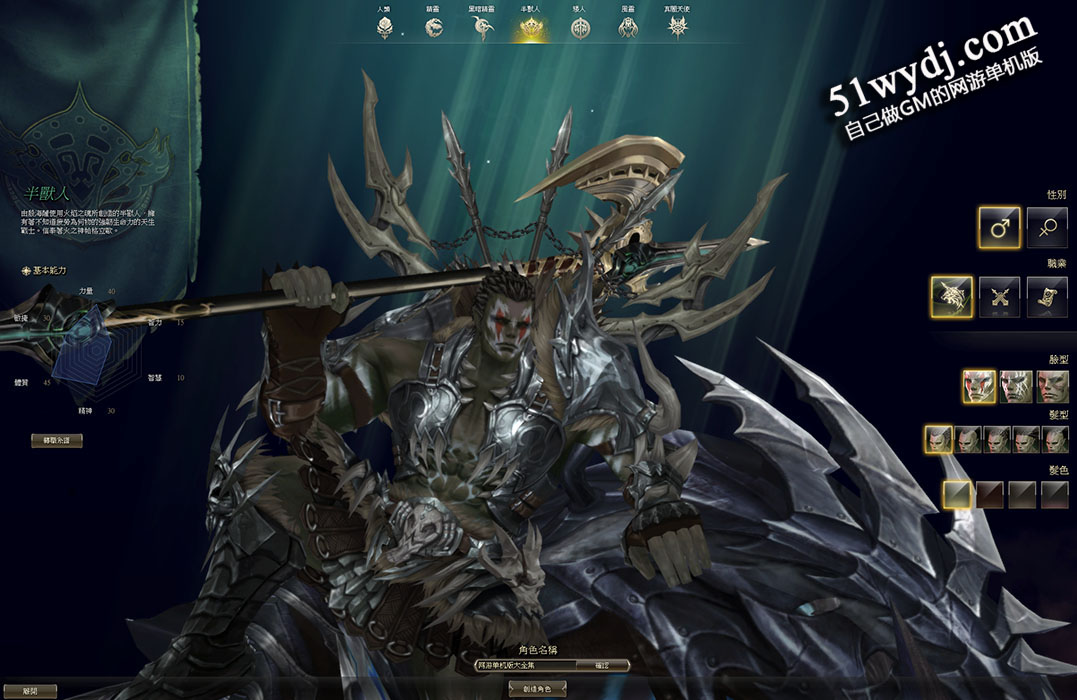Screen dimensions: 1077x700
Task: Choose the 精靈 (Elf) race
Action: tap(433, 29)
